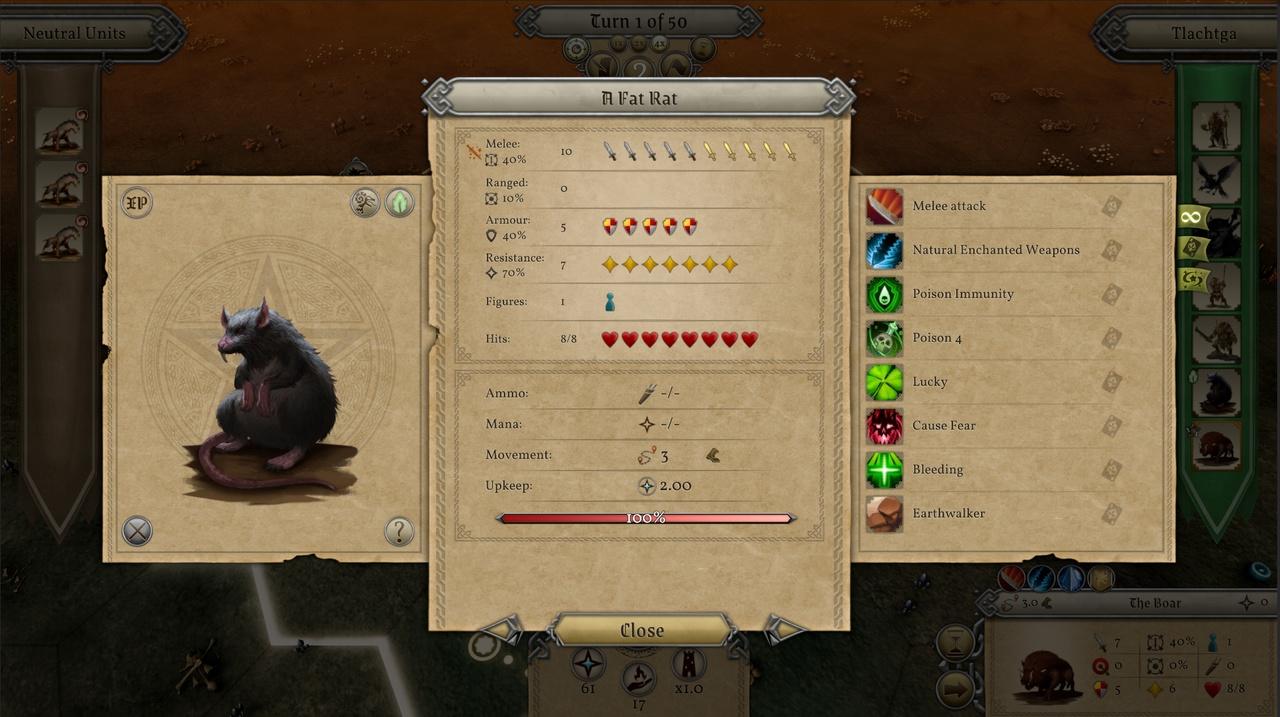Click the question mark help button
The width and height of the screenshot is (1280, 717).
pos(399,531)
